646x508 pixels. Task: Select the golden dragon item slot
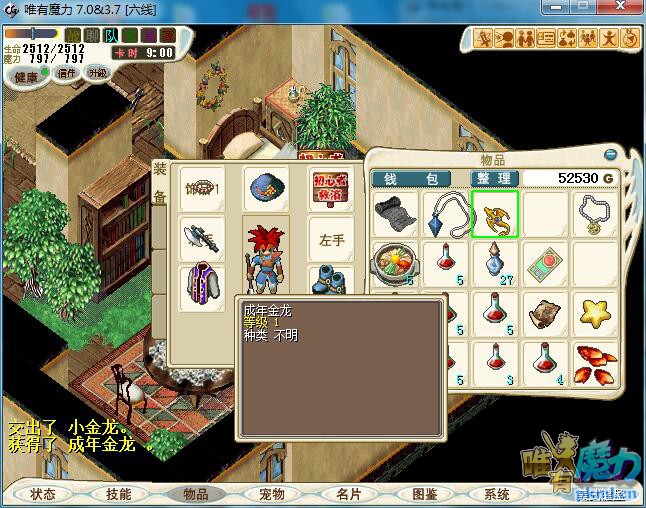(x=495, y=214)
